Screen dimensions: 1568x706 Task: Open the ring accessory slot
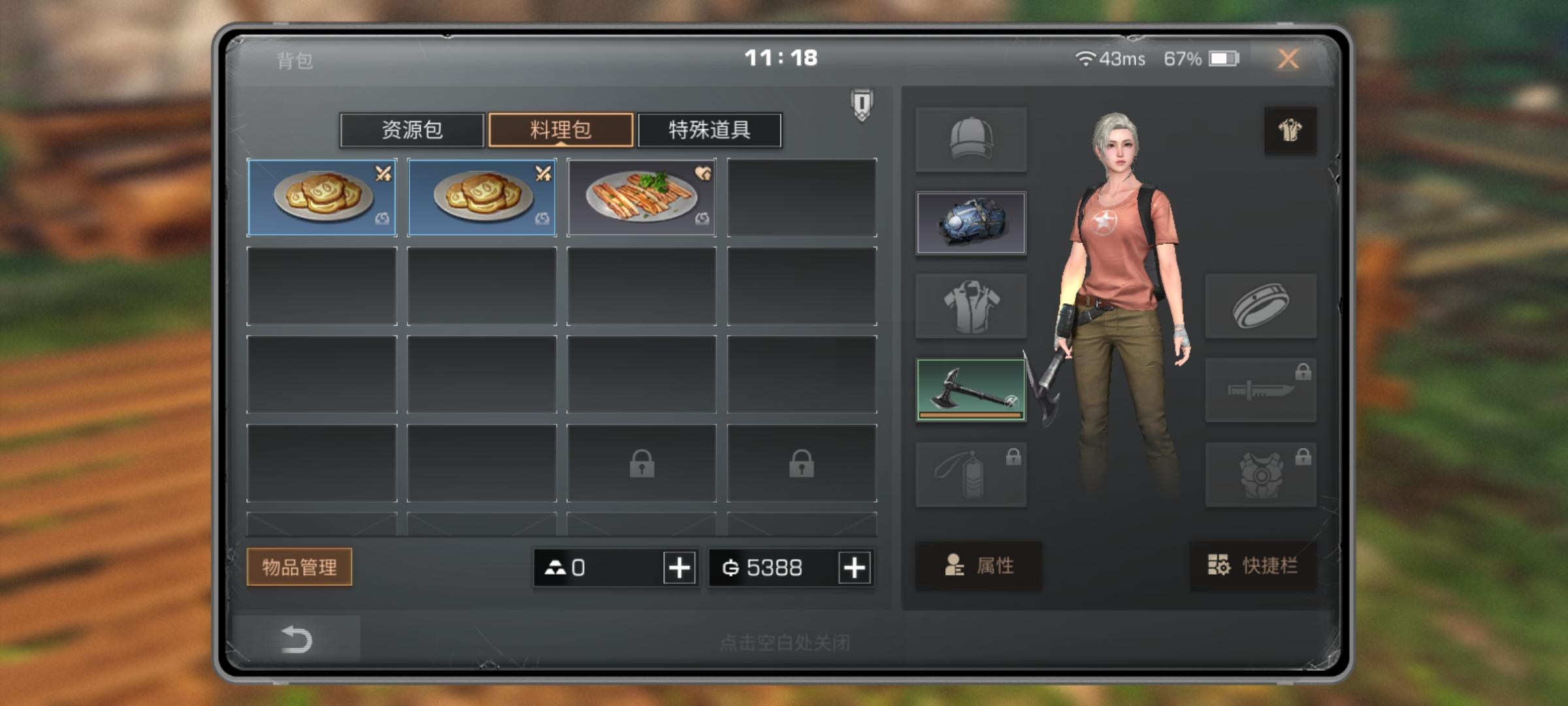[1261, 306]
